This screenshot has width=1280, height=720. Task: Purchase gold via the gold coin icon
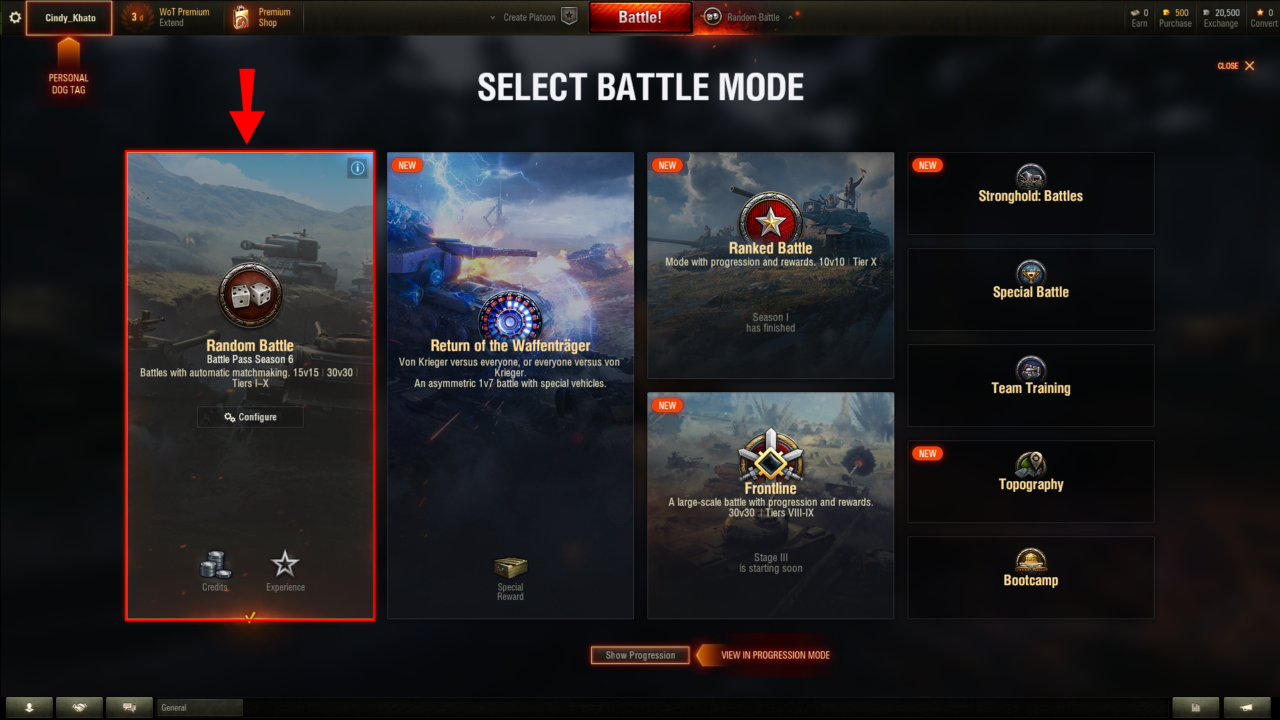[x=1166, y=12]
